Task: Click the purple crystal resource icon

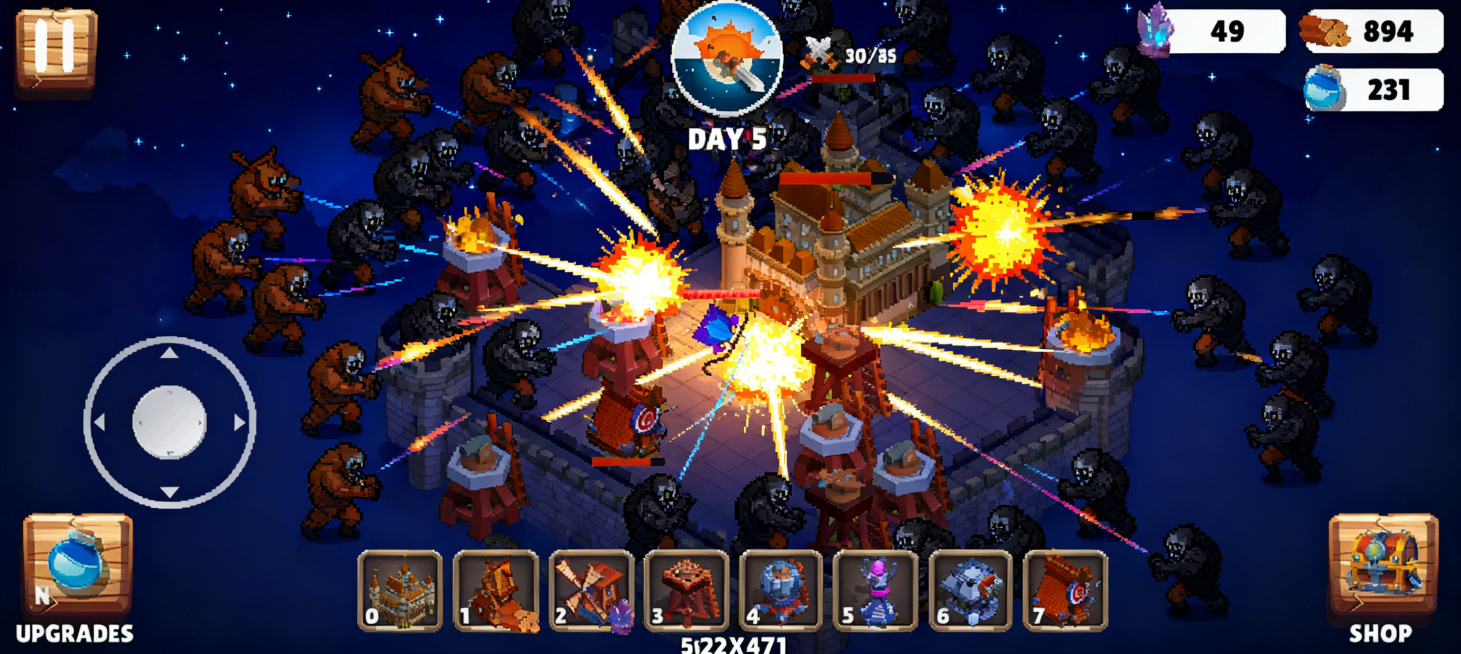Action: pyautogui.click(x=1156, y=30)
